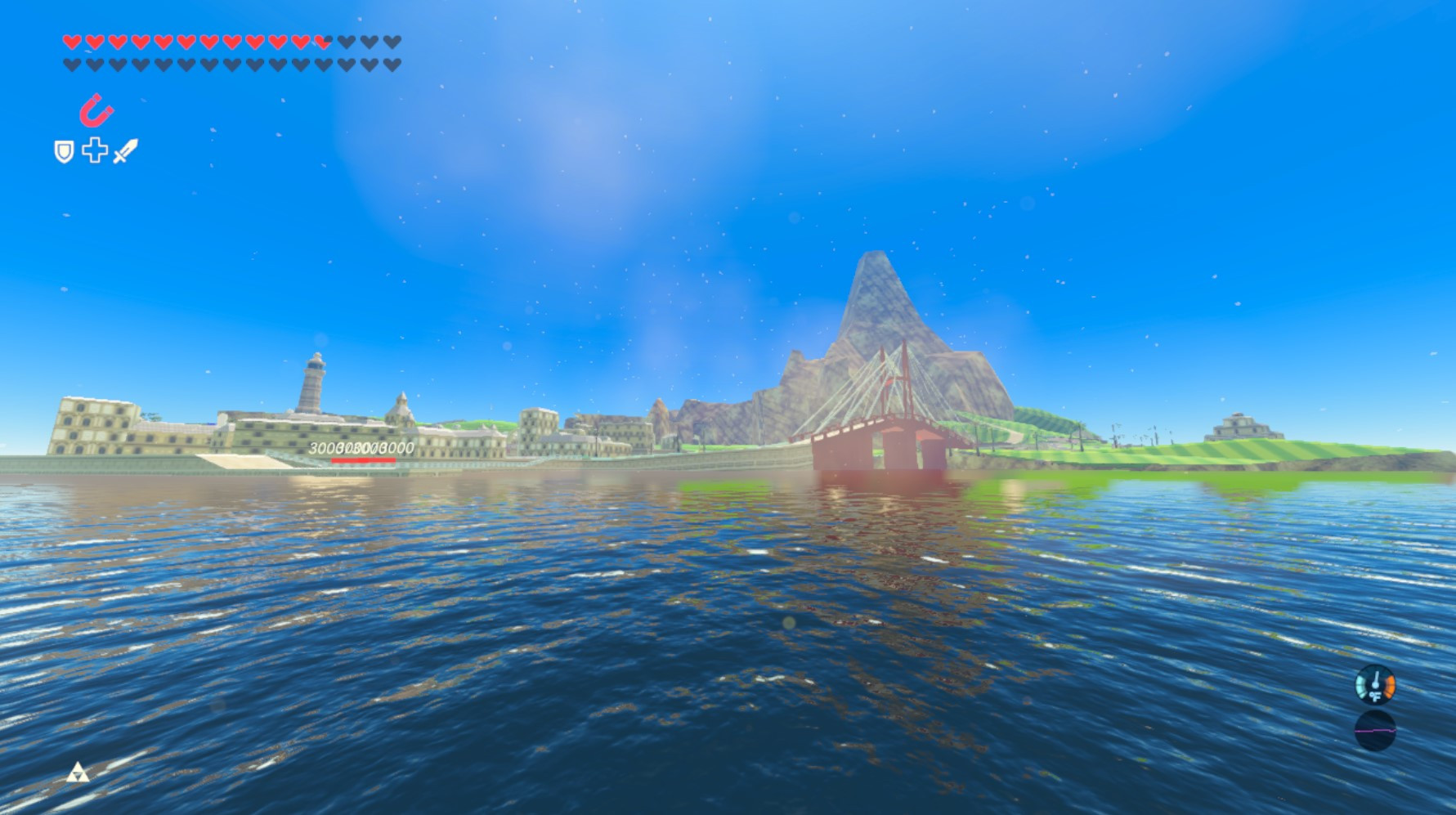Click the red enemy health bar slider

pyautogui.click(x=362, y=459)
